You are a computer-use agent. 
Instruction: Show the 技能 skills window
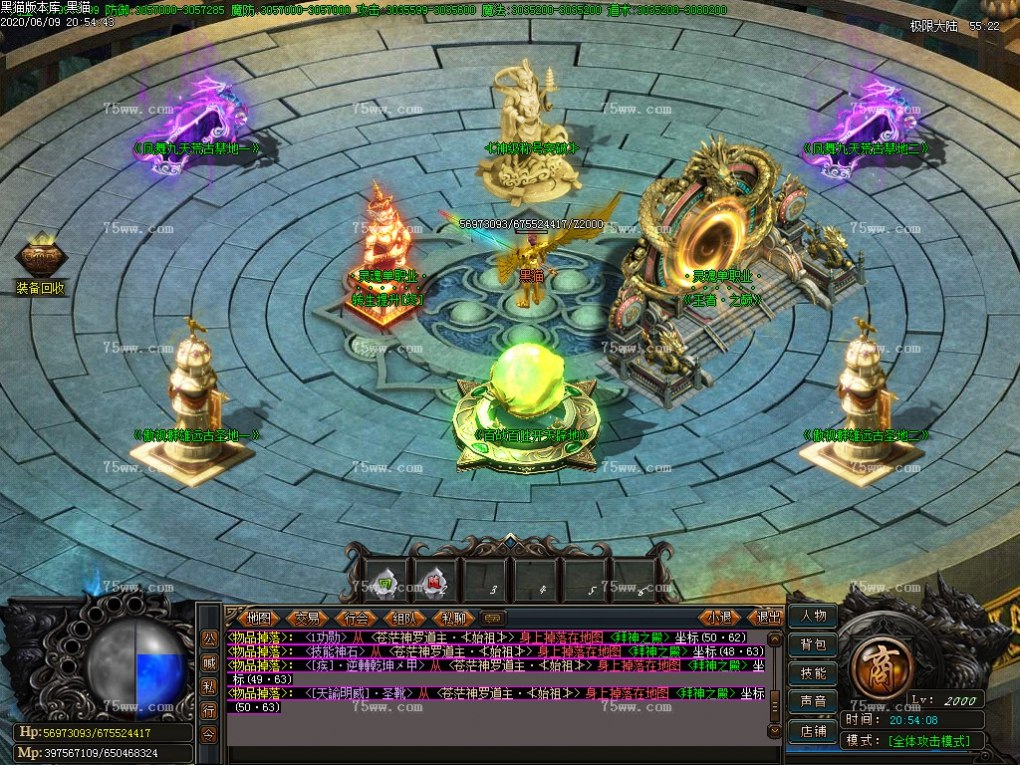(x=812, y=673)
